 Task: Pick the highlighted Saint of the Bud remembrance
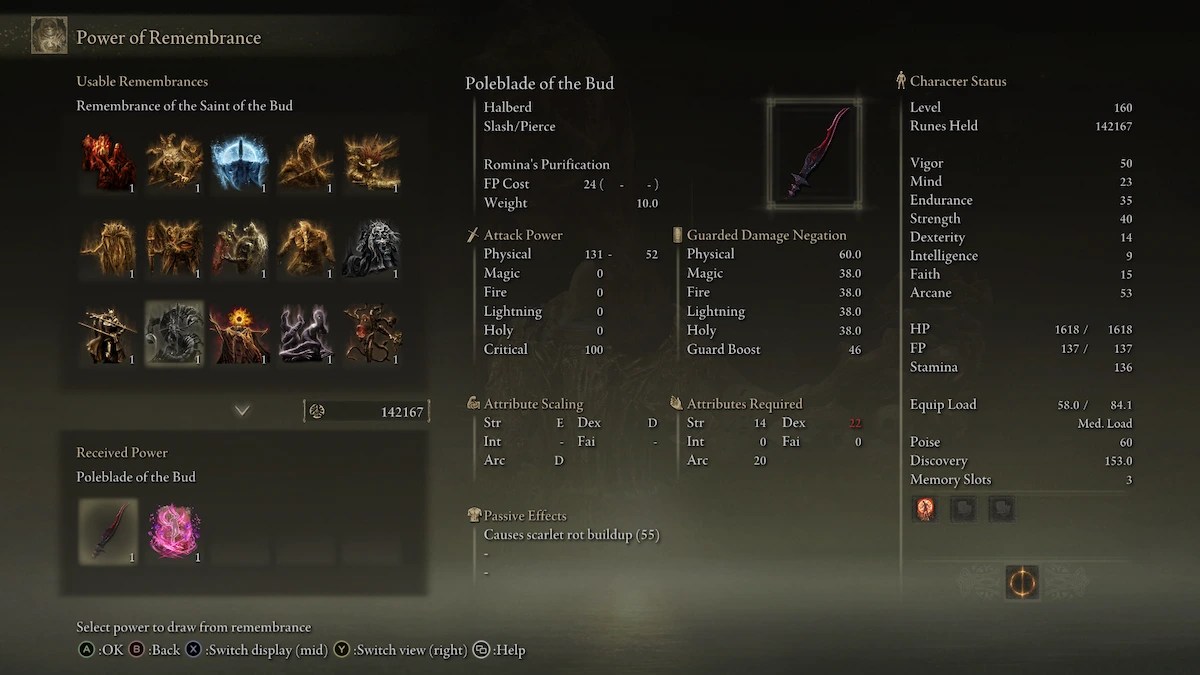point(174,333)
